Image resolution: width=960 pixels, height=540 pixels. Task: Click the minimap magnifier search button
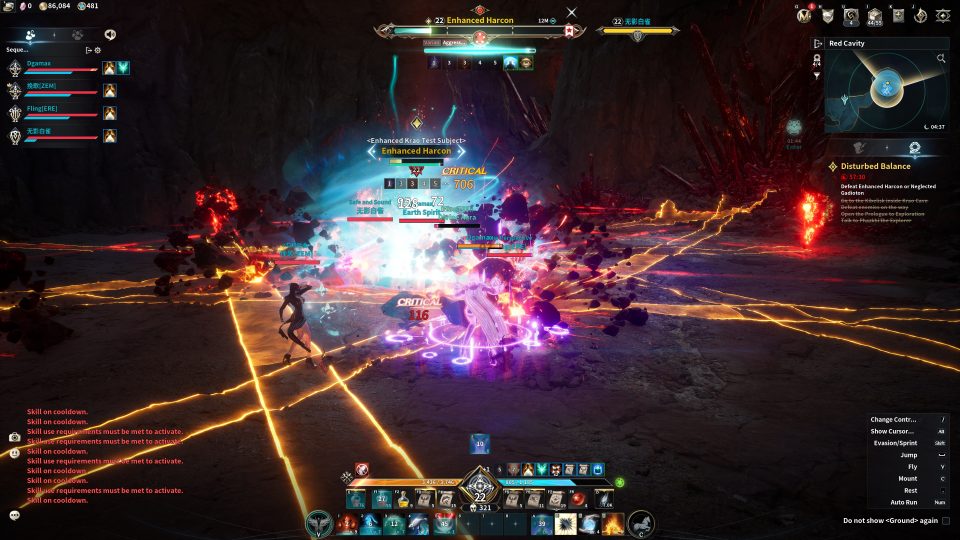point(941,59)
